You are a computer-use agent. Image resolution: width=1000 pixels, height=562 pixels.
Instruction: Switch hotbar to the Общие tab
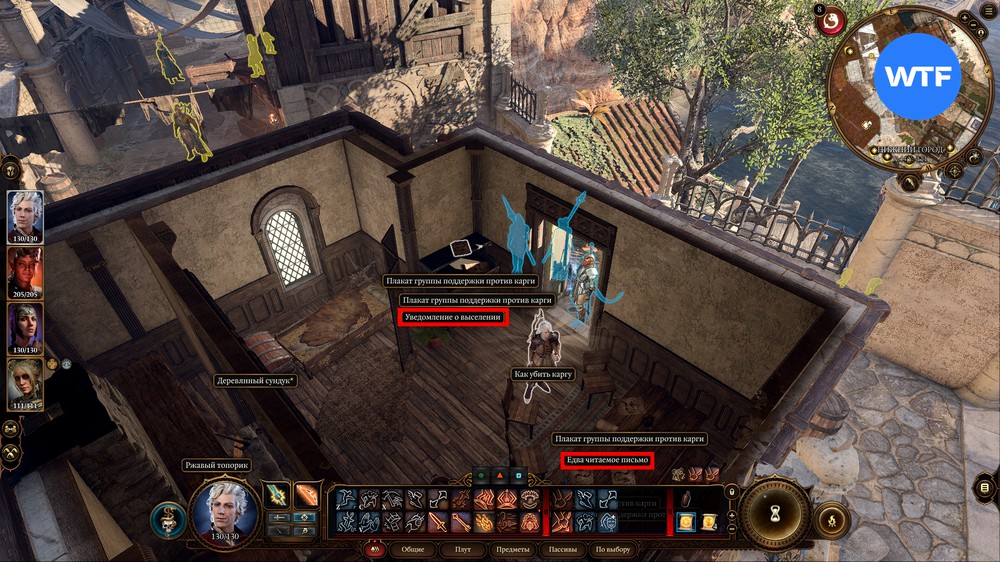pyautogui.click(x=411, y=549)
